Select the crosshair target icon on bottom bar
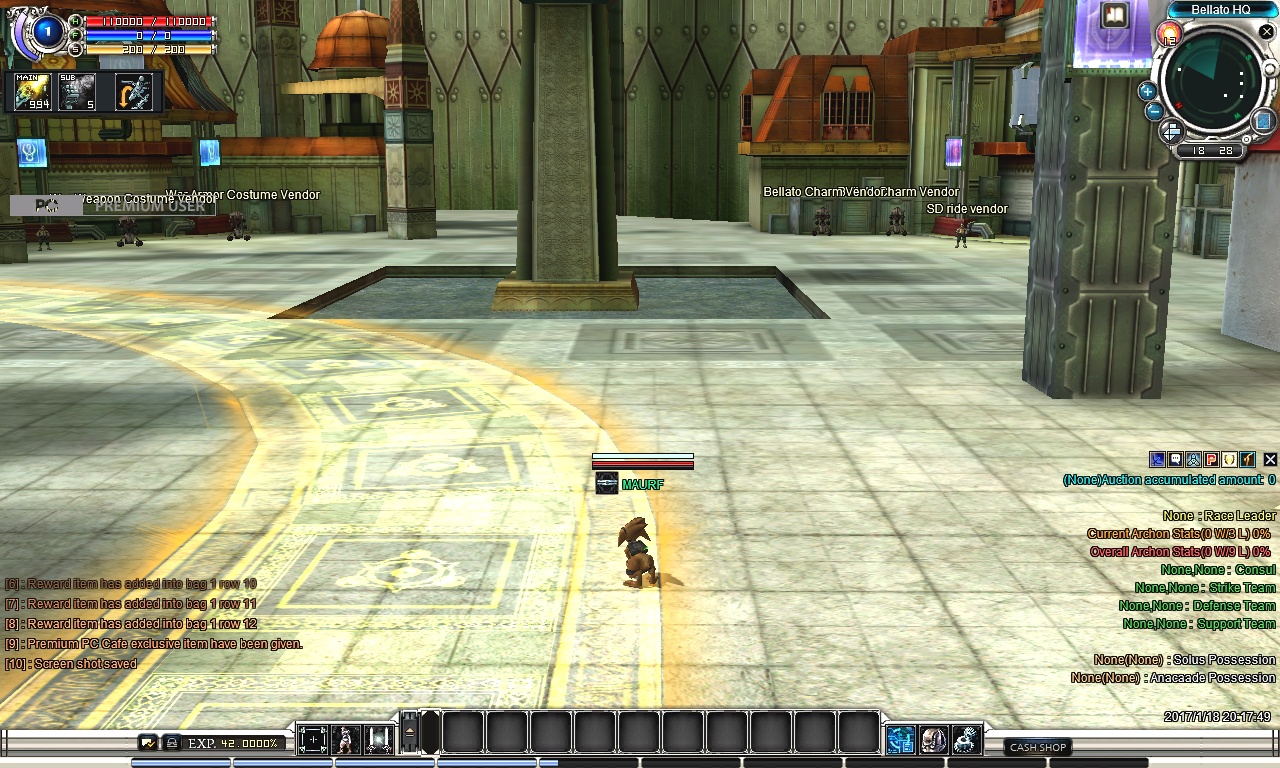Image resolution: width=1280 pixels, height=768 pixels. [312, 740]
